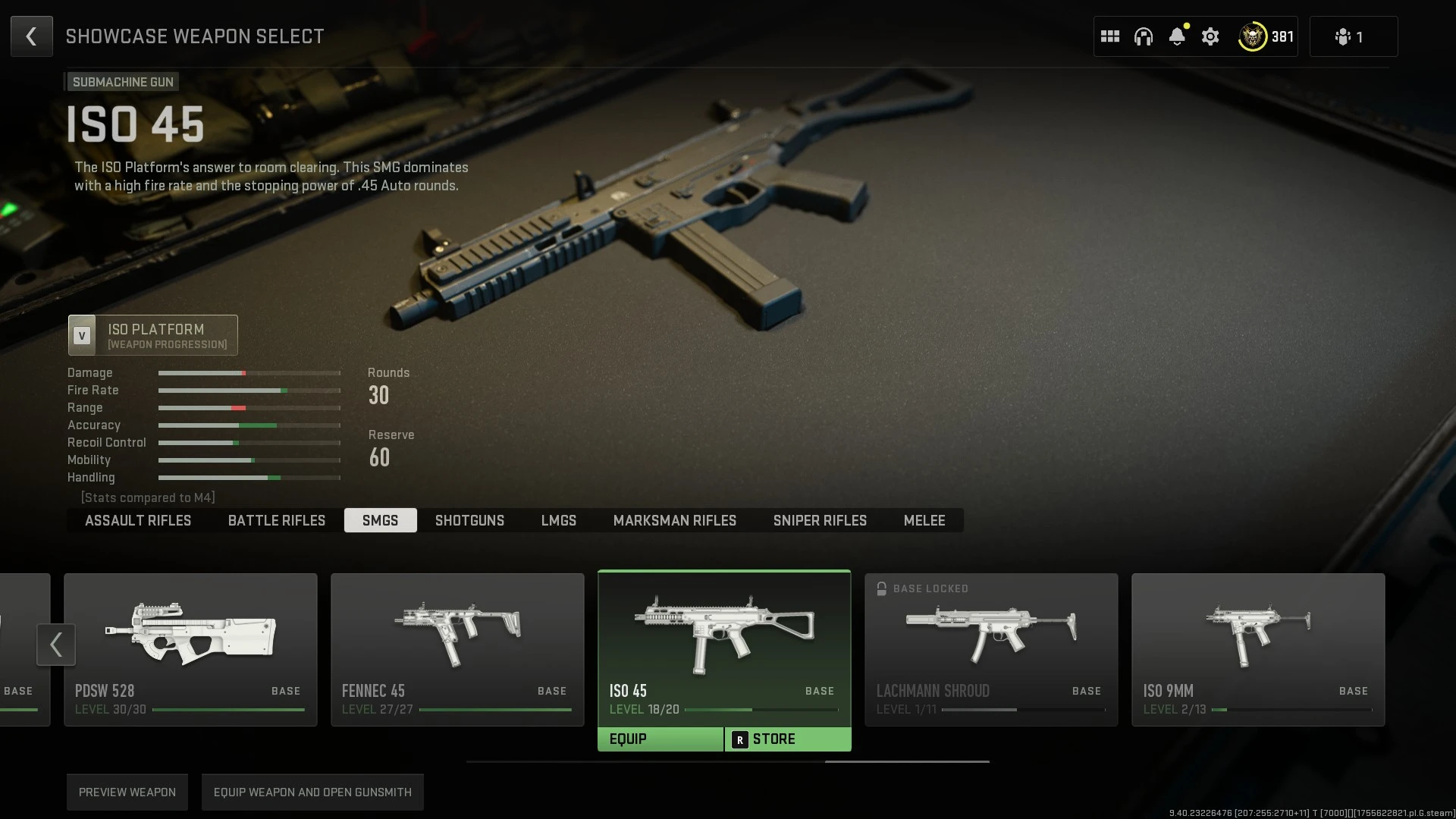
Task: Expand ISO Platform weapon progression
Action: (x=152, y=334)
